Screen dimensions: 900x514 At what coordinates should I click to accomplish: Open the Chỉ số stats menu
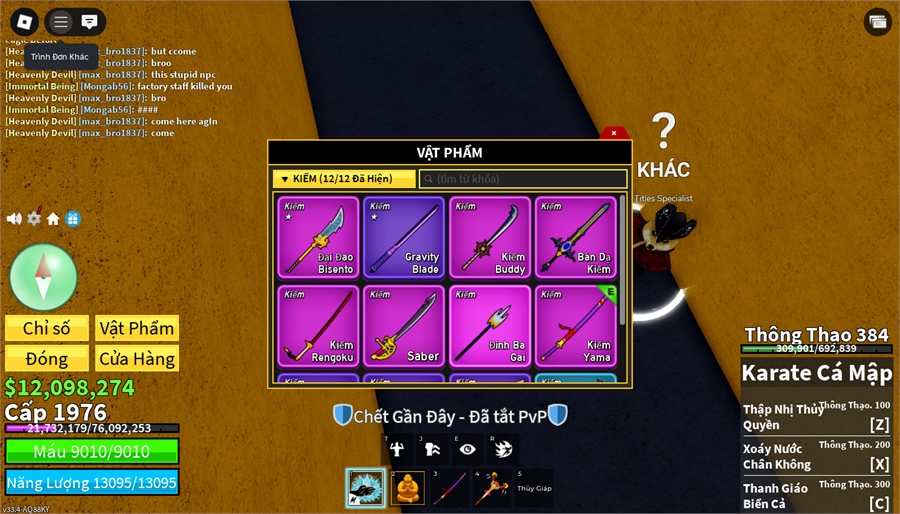click(47, 328)
